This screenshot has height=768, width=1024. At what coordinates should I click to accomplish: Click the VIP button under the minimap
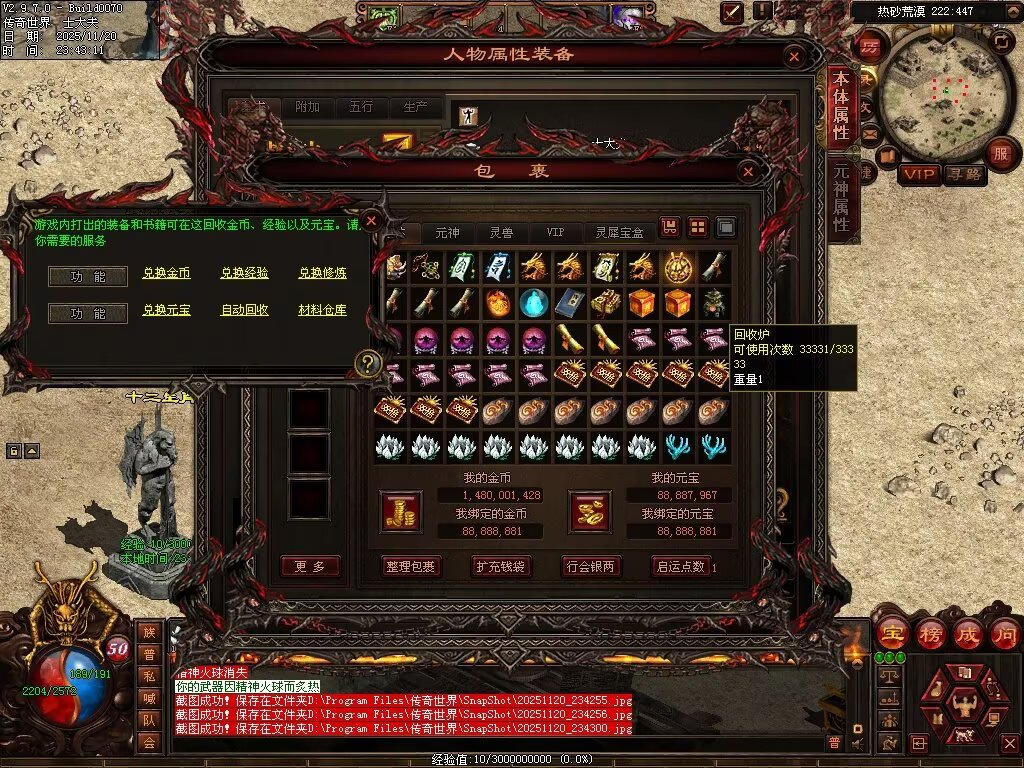(x=918, y=174)
